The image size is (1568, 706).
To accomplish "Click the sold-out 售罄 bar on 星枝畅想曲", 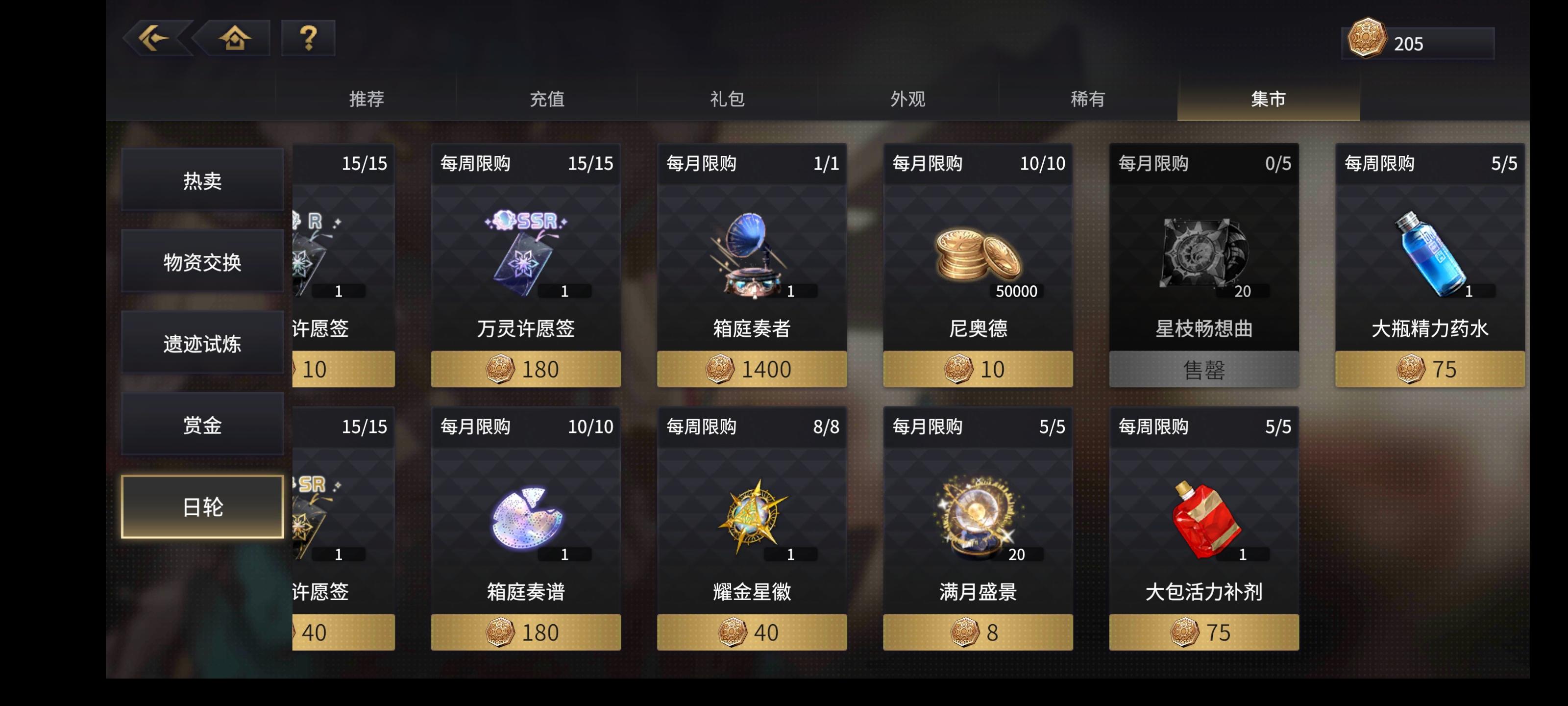I will click(1203, 369).
